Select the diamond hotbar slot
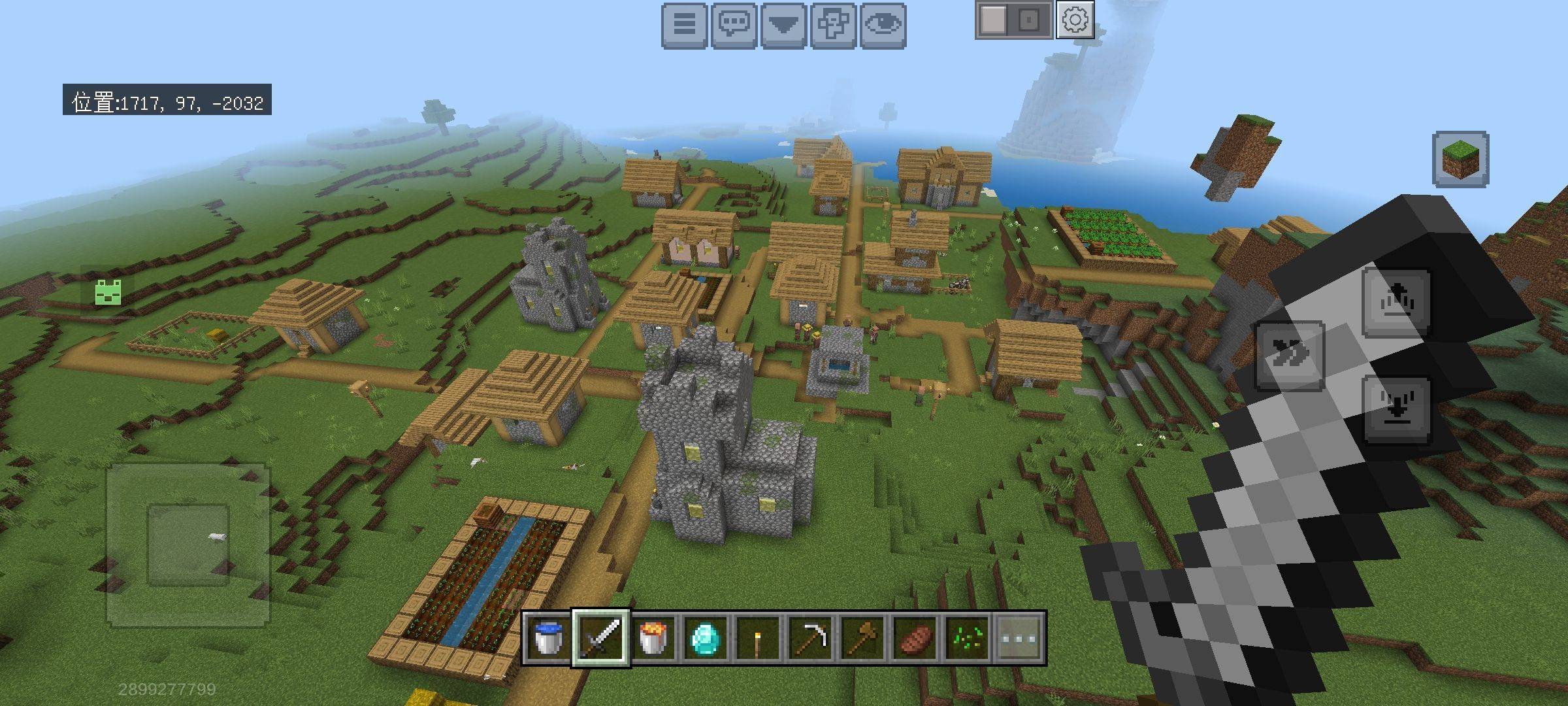This screenshot has height=706, width=1568. [x=706, y=637]
